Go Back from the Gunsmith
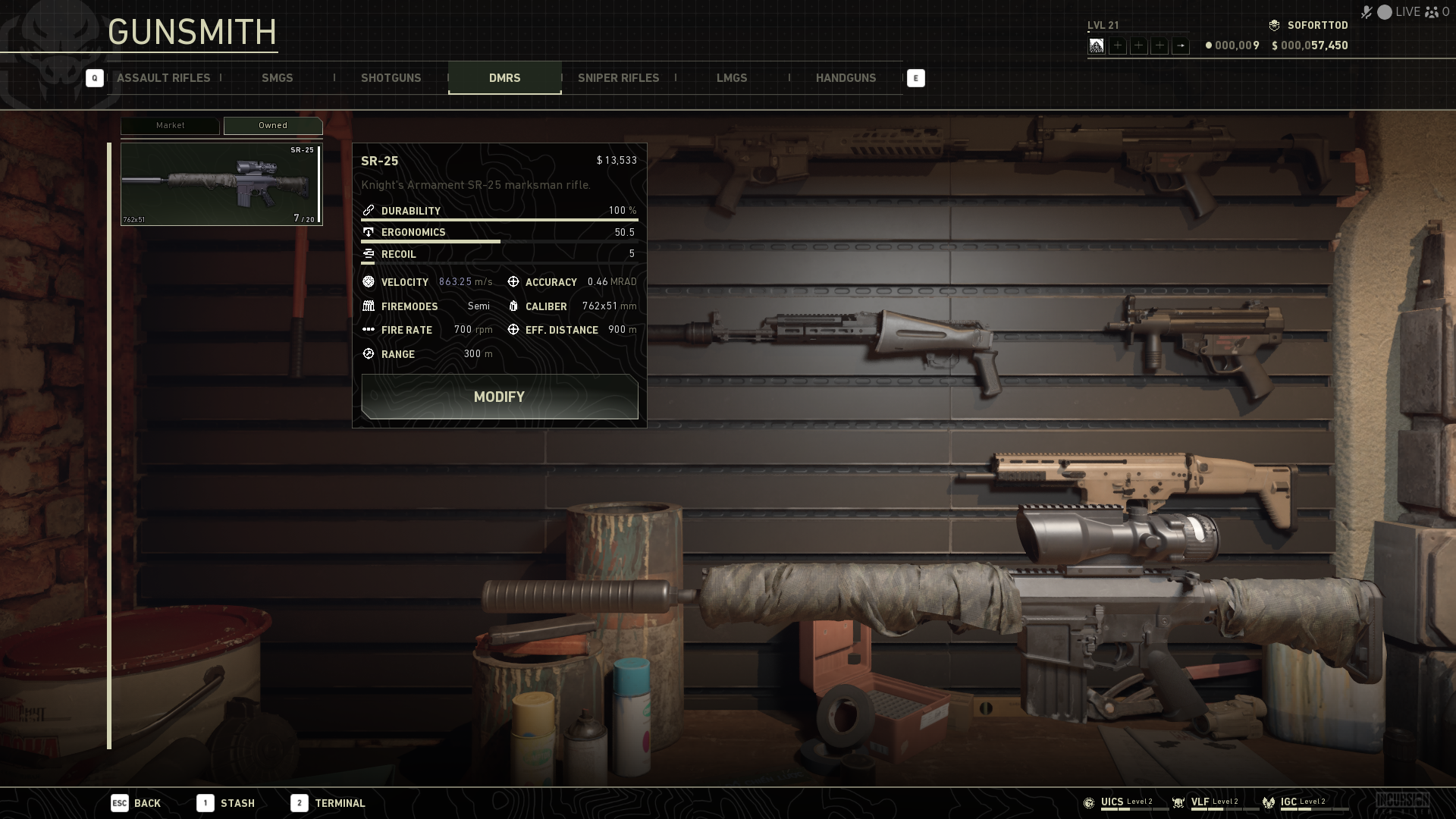The height and width of the screenshot is (819, 1456). click(136, 803)
